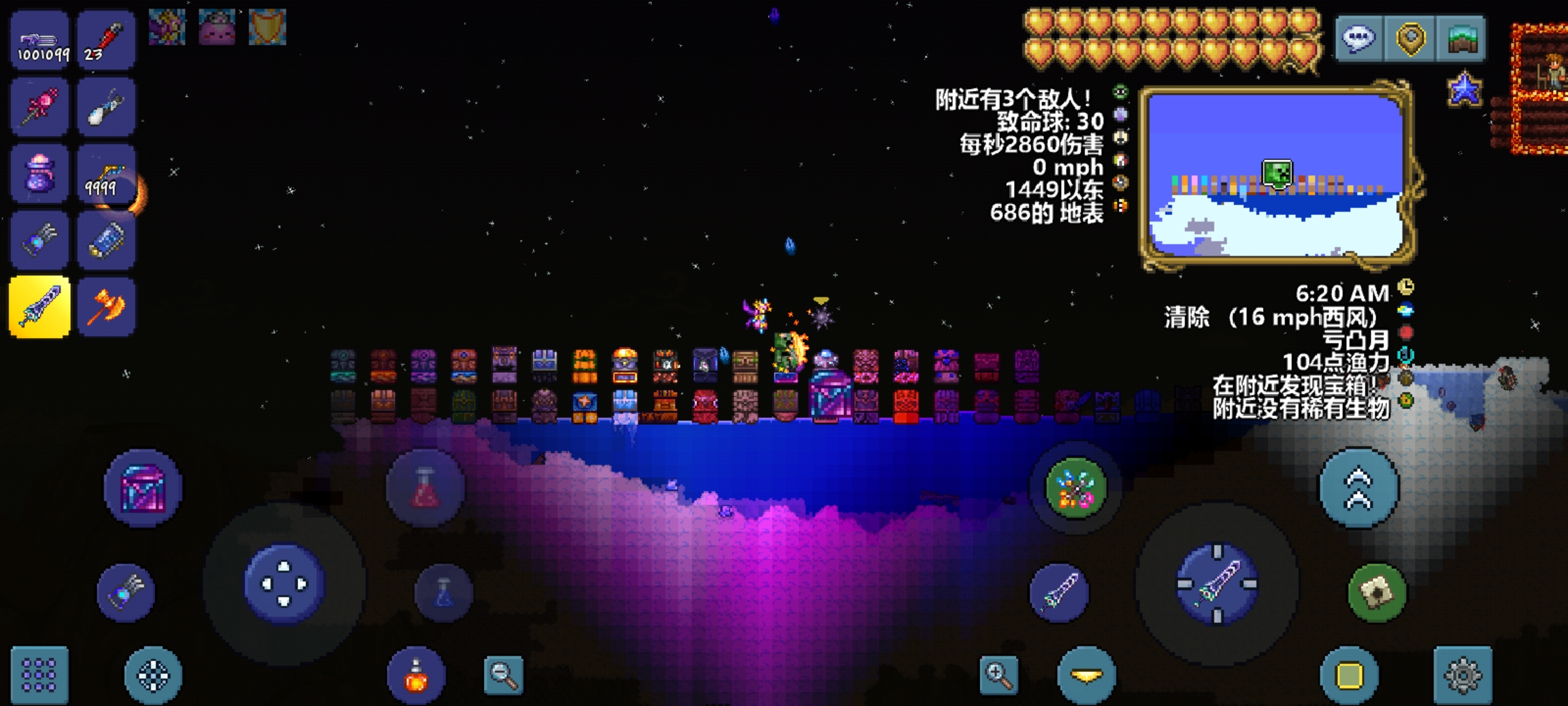This screenshot has height=706, width=1568.
Task: Select the gun hotbar slot showing 1001099
Action: pos(40,41)
